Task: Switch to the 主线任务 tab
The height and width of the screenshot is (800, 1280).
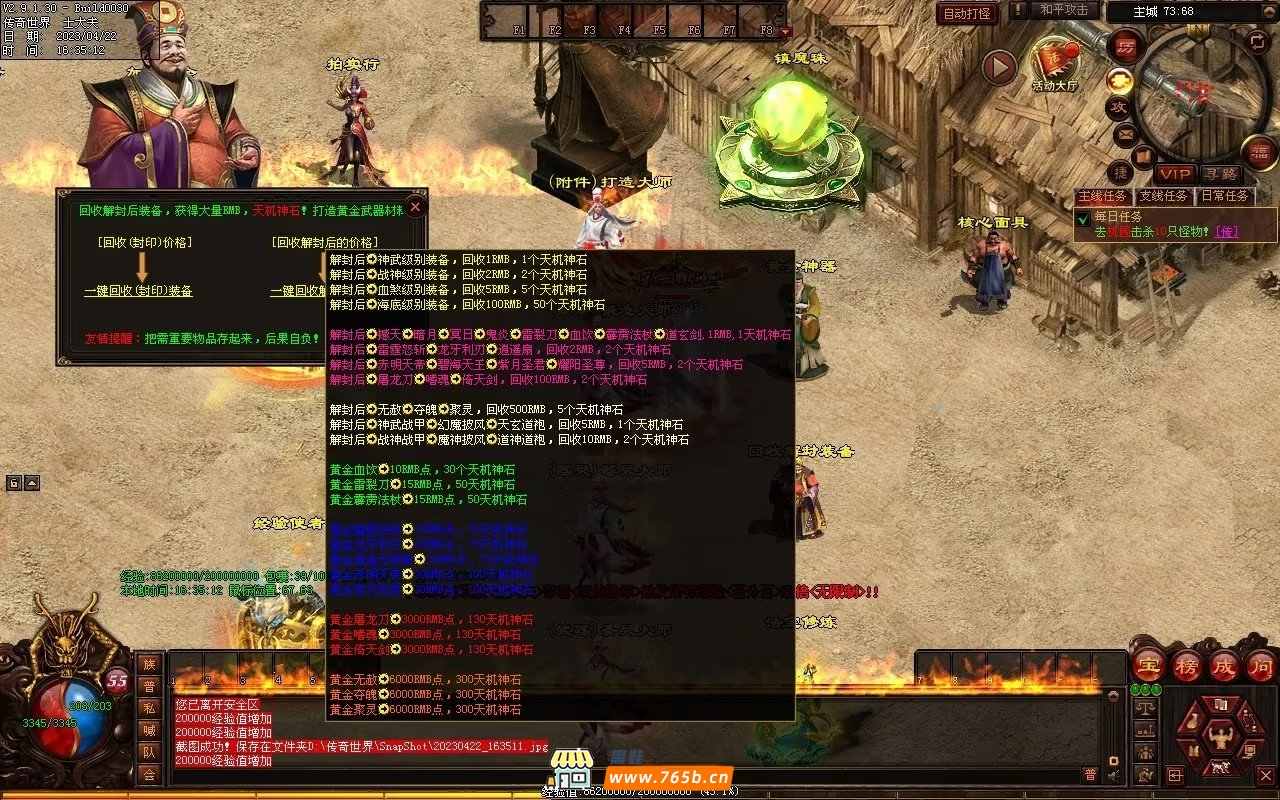Action: pyautogui.click(x=1102, y=196)
